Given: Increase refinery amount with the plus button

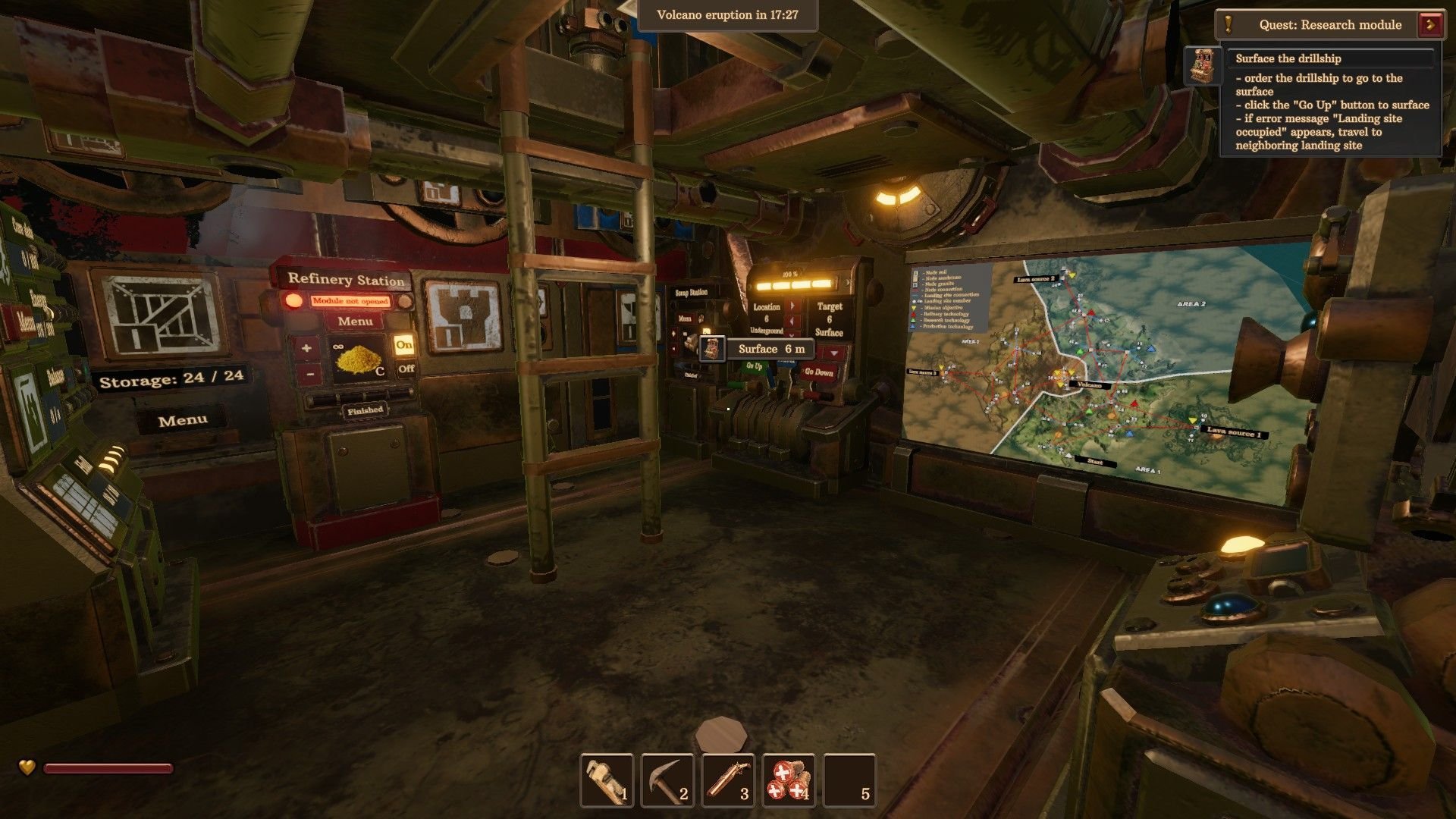Looking at the screenshot, I should 307,349.
